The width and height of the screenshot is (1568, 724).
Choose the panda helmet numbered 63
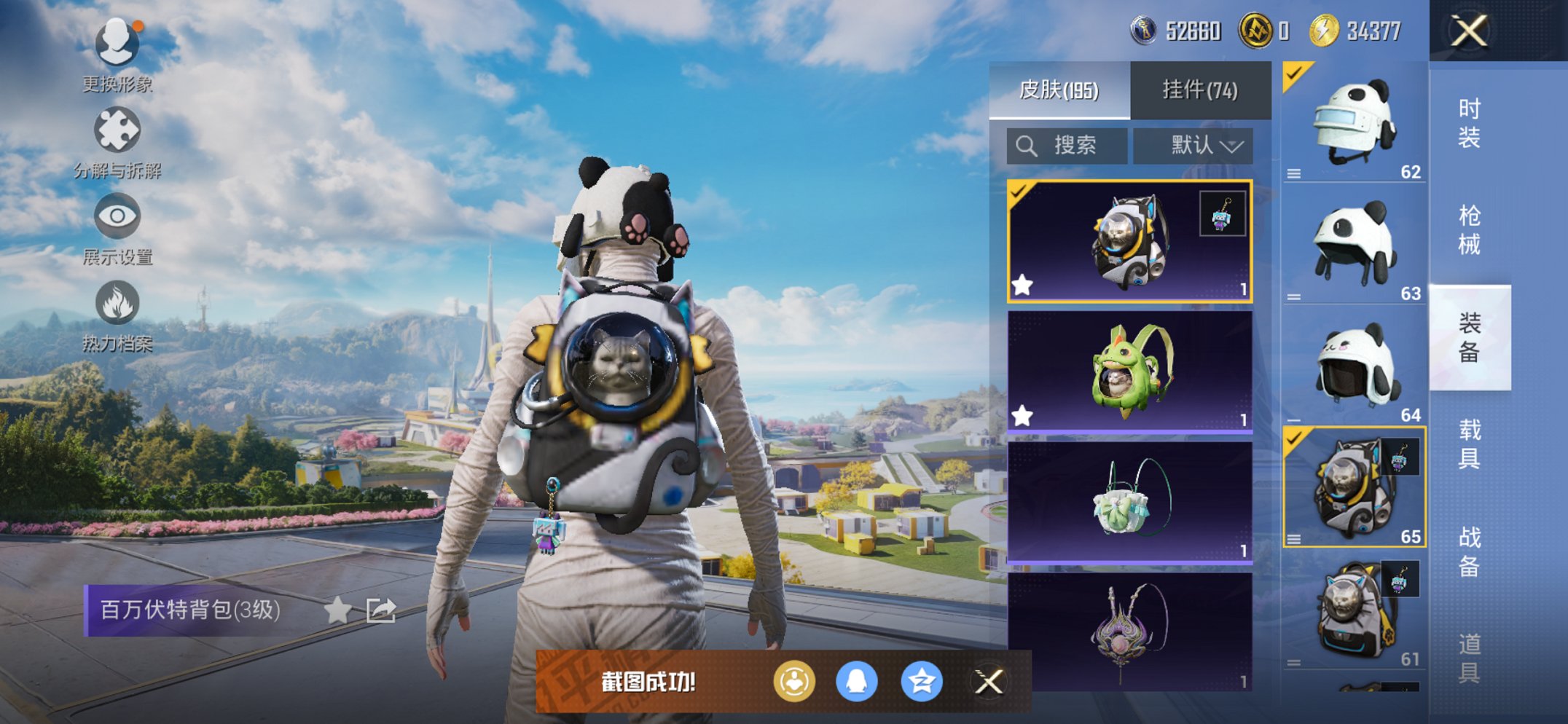click(x=1354, y=244)
